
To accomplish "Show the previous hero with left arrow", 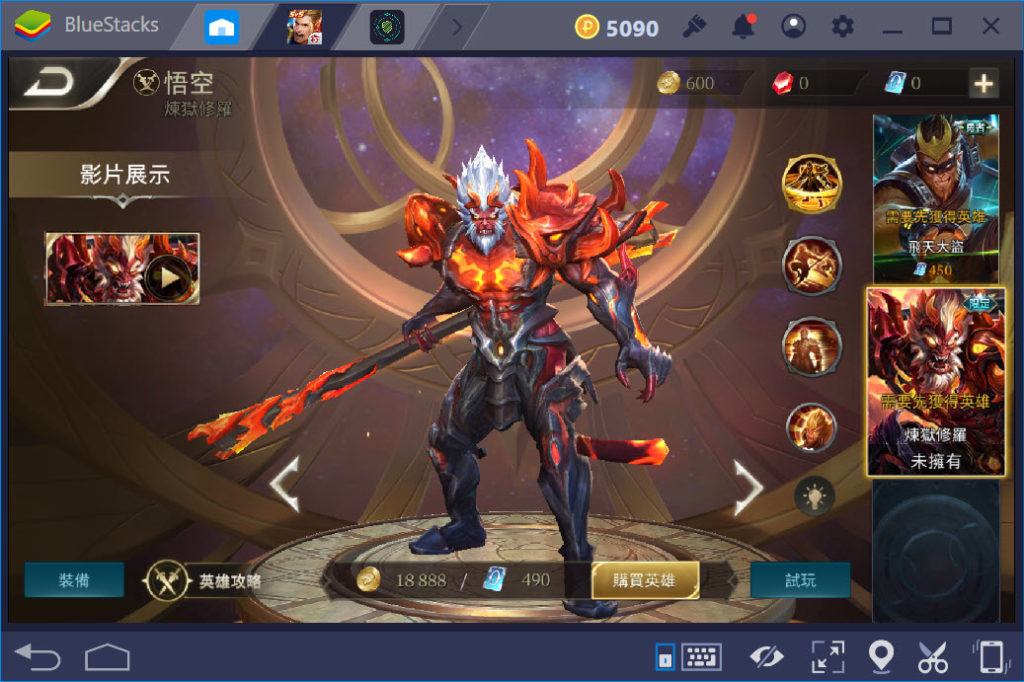I will pyautogui.click(x=285, y=487).
